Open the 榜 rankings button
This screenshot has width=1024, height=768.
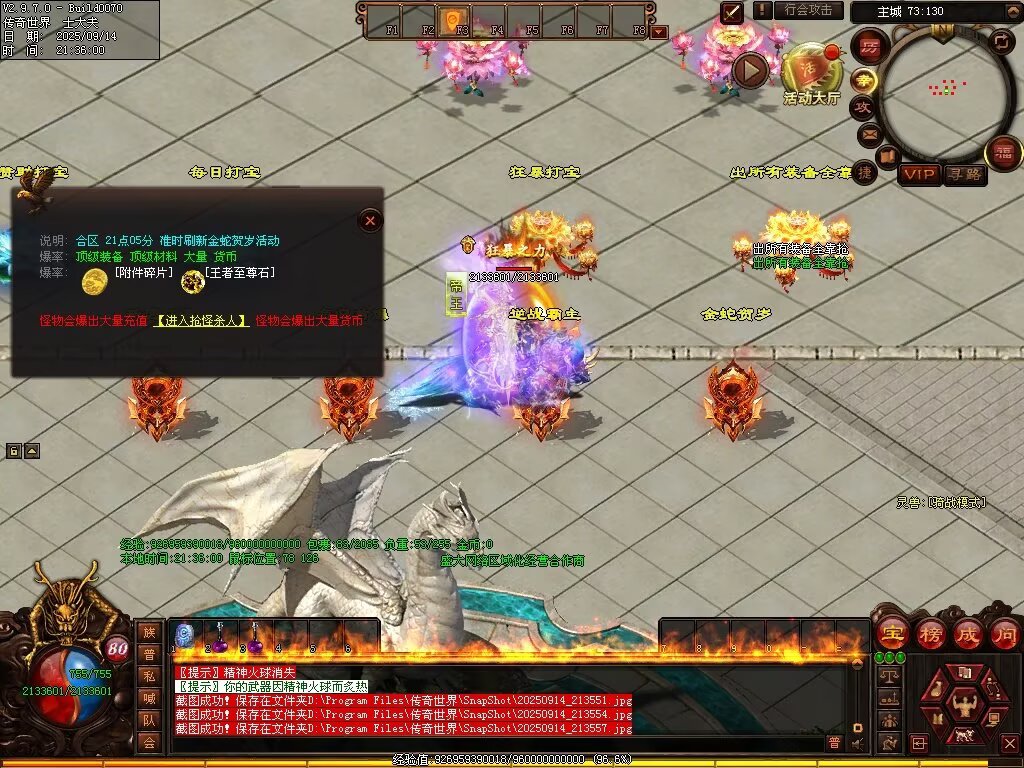(x=930, y=633)
